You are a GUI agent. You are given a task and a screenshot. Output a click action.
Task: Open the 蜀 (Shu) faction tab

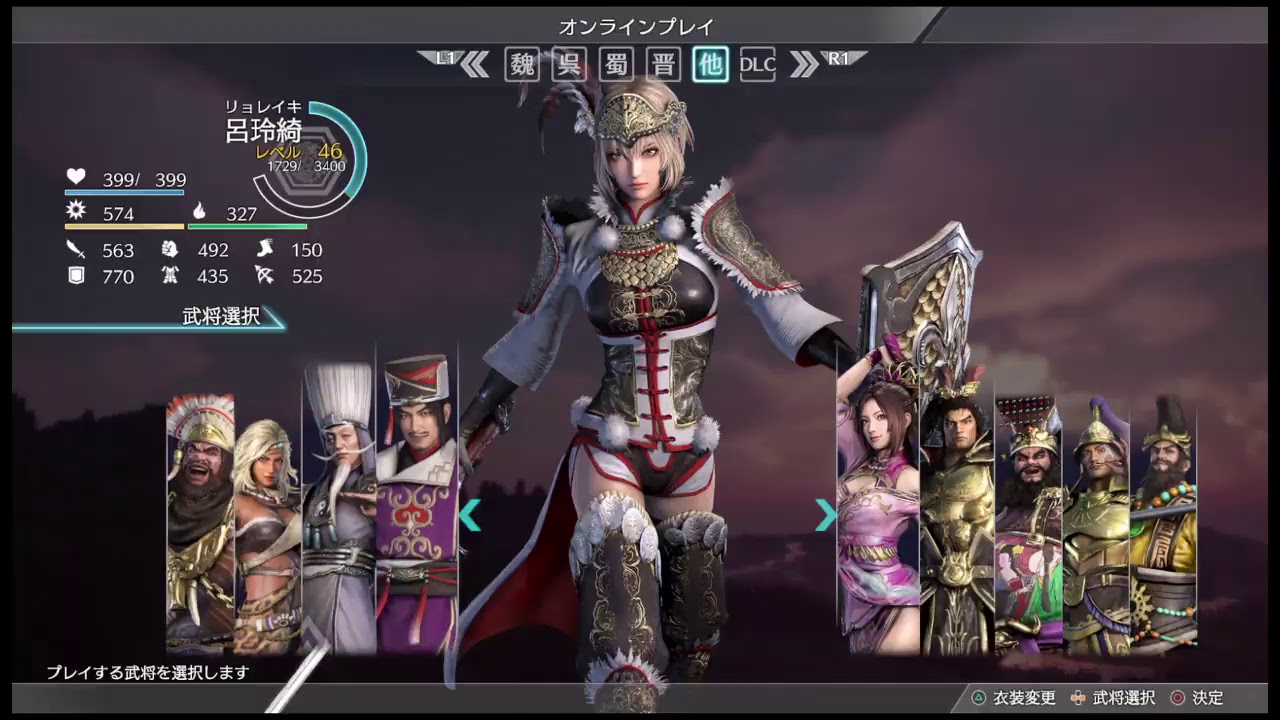[616, 64]
